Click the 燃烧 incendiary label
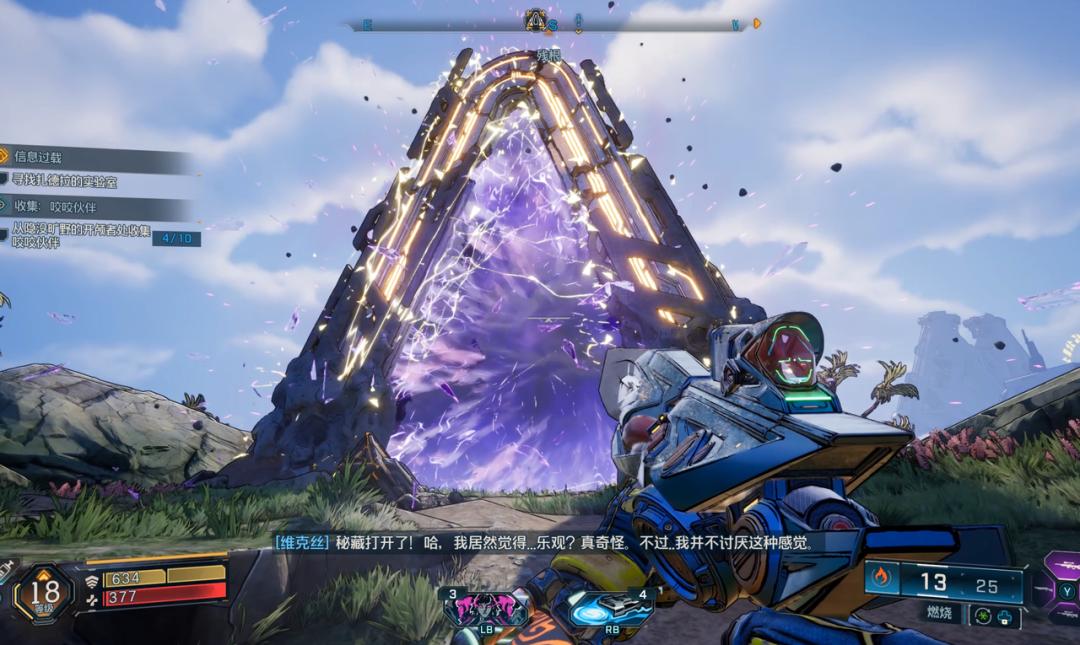This screenshot has height=645, width=1080. click(x=938, y=613)
